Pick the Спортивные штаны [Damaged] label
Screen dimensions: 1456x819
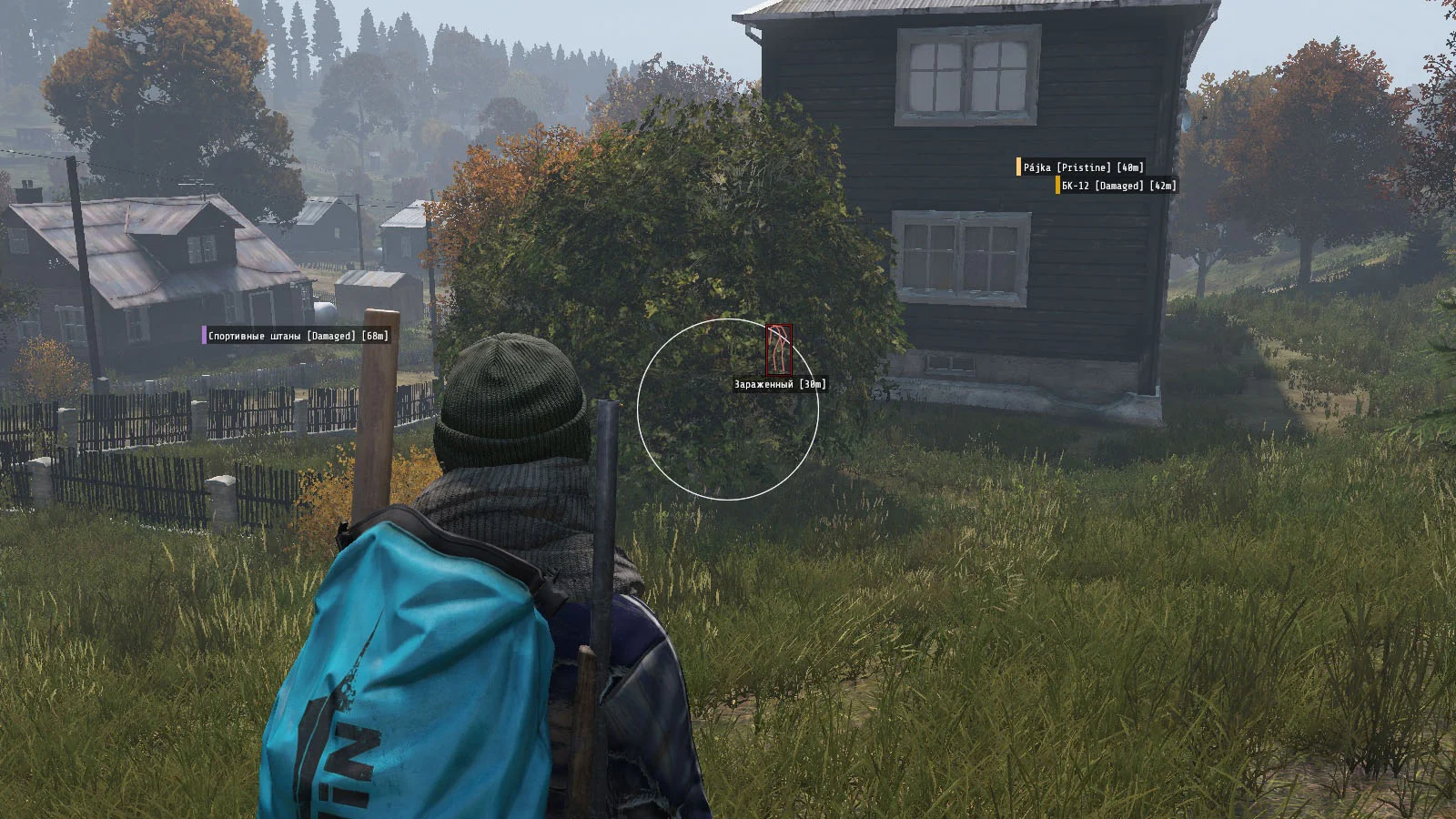[297, 336]
